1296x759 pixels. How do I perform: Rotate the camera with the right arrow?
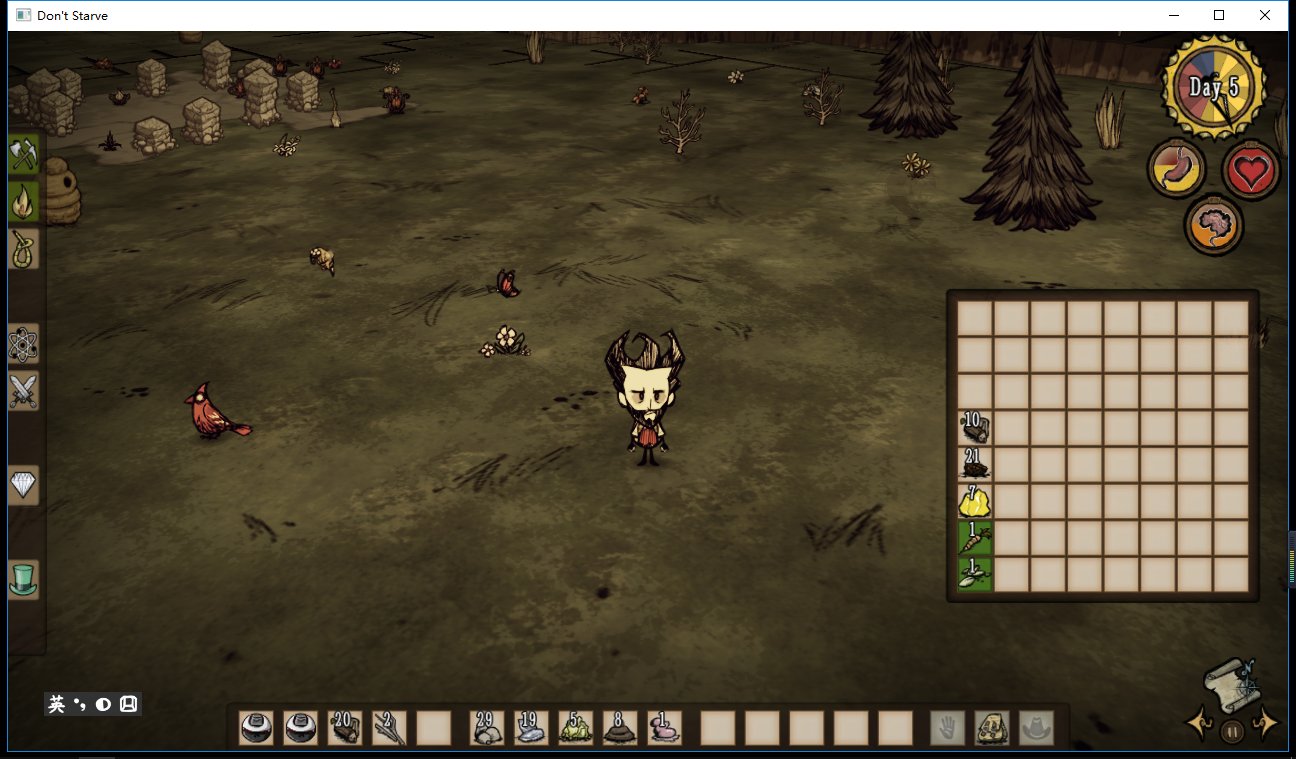1267,723
